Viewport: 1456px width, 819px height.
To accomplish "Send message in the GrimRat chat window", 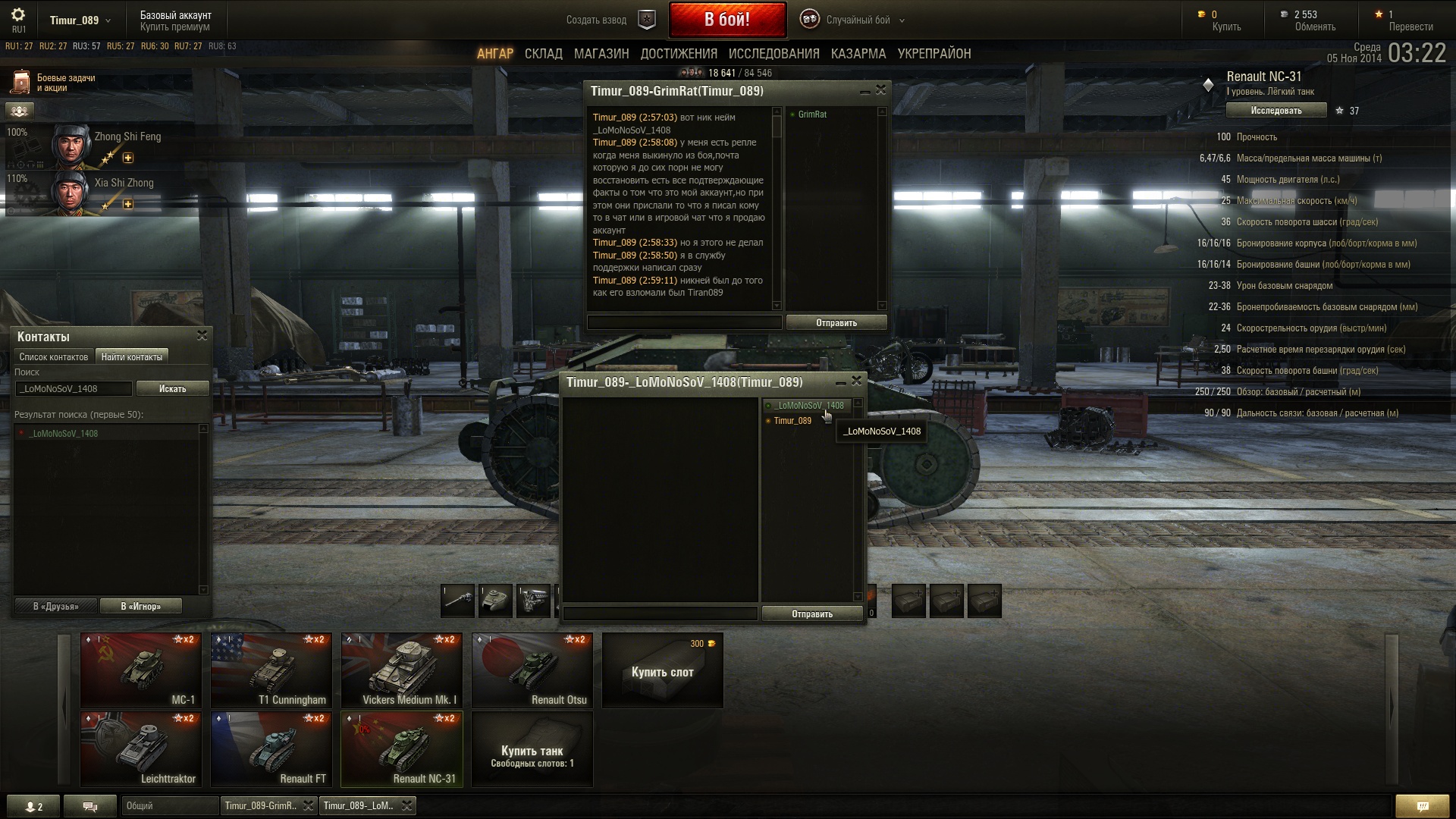I will (x=836, y=323).
